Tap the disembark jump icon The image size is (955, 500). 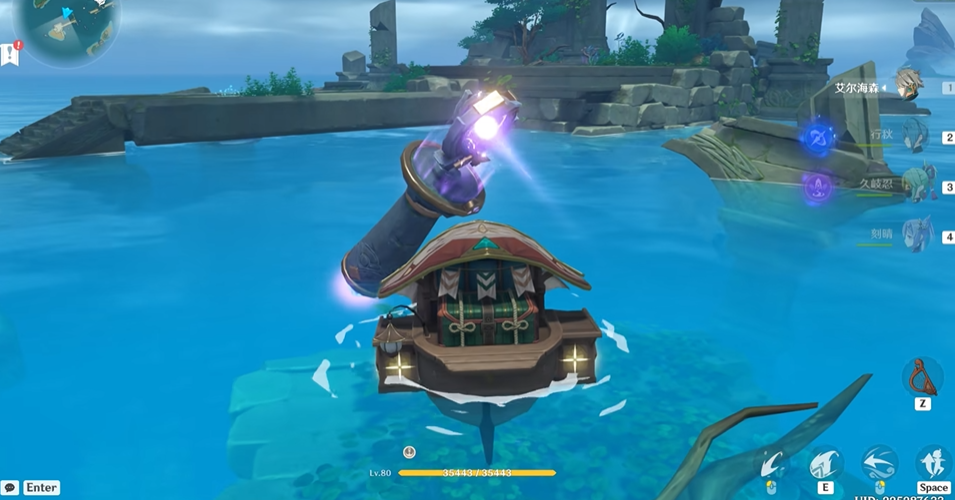934,463
